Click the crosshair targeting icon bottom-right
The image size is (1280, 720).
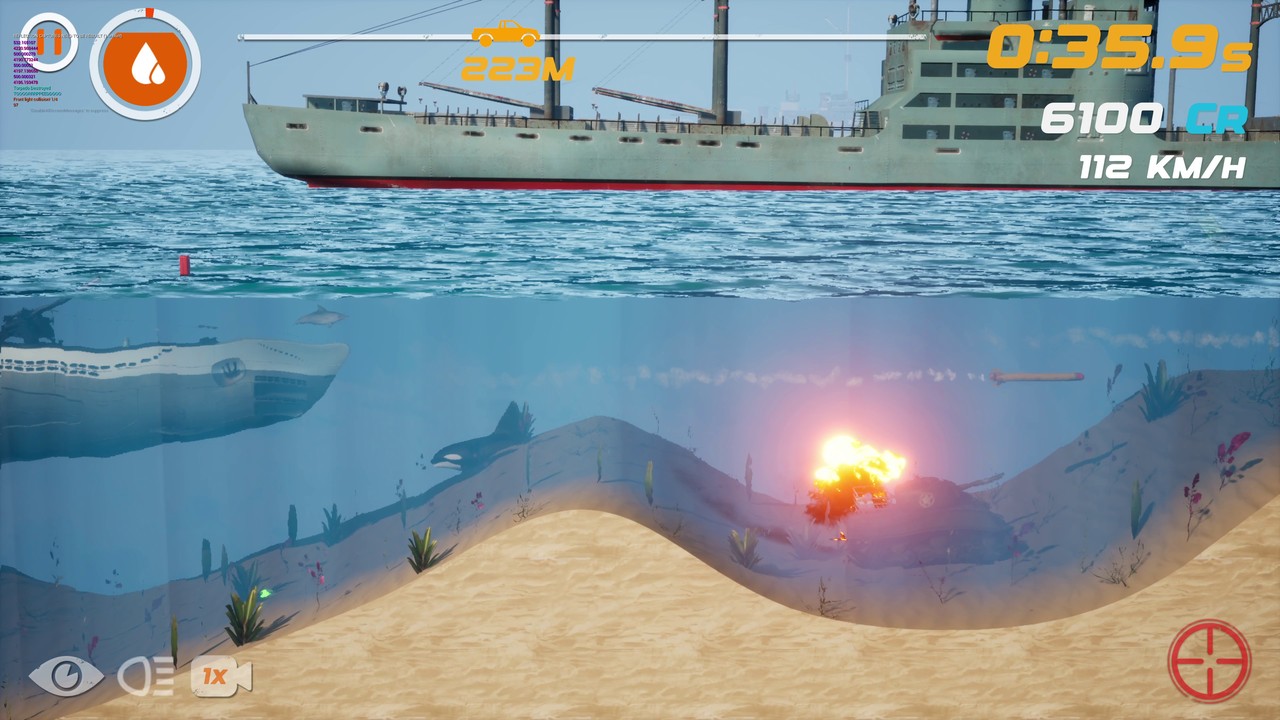pyautogui.click(x=1212, y=657)
